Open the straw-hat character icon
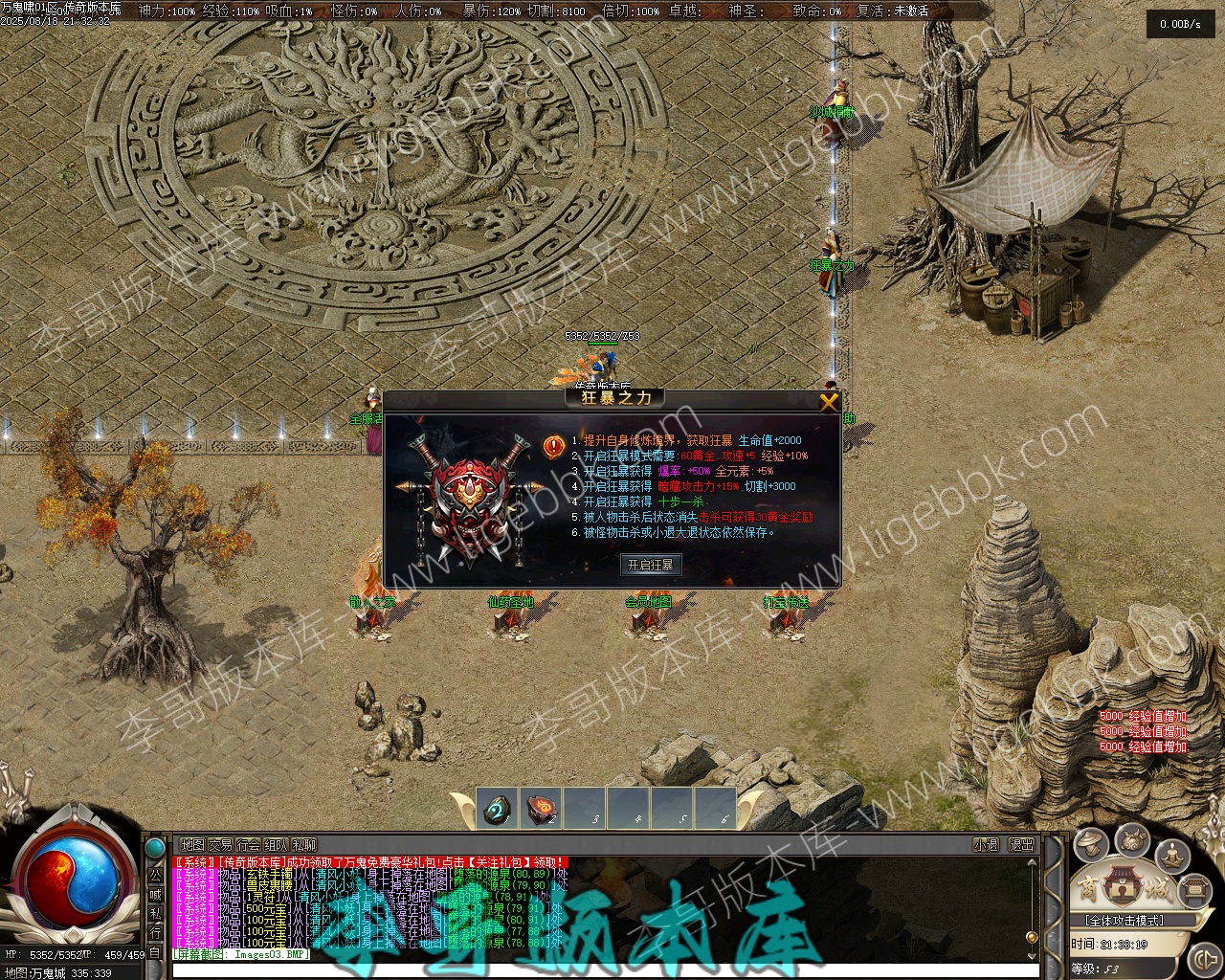 1091,845
